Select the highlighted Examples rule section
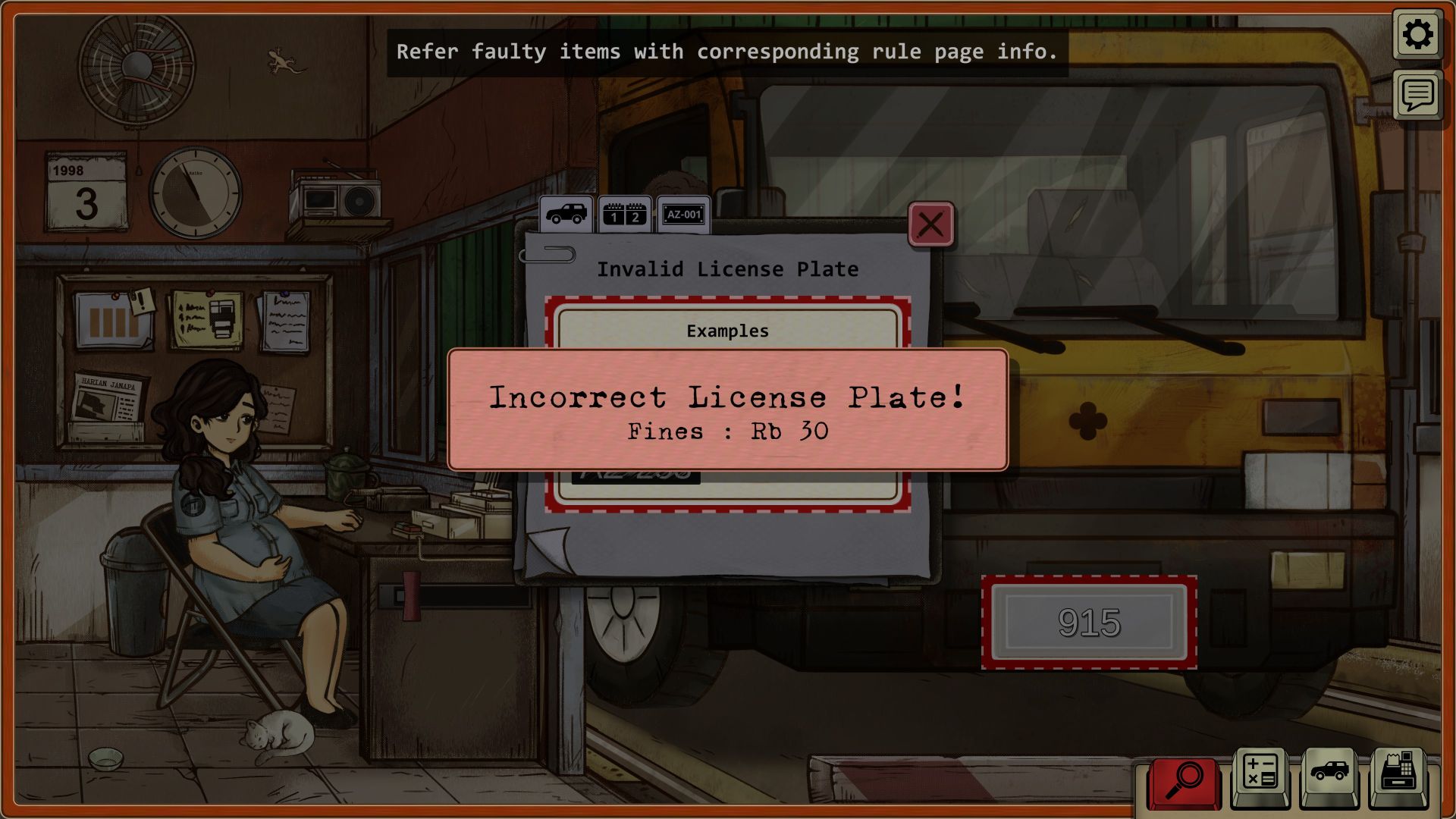Image resolution: width=1456 pixels, height=819 pixels. click(727, 331)
